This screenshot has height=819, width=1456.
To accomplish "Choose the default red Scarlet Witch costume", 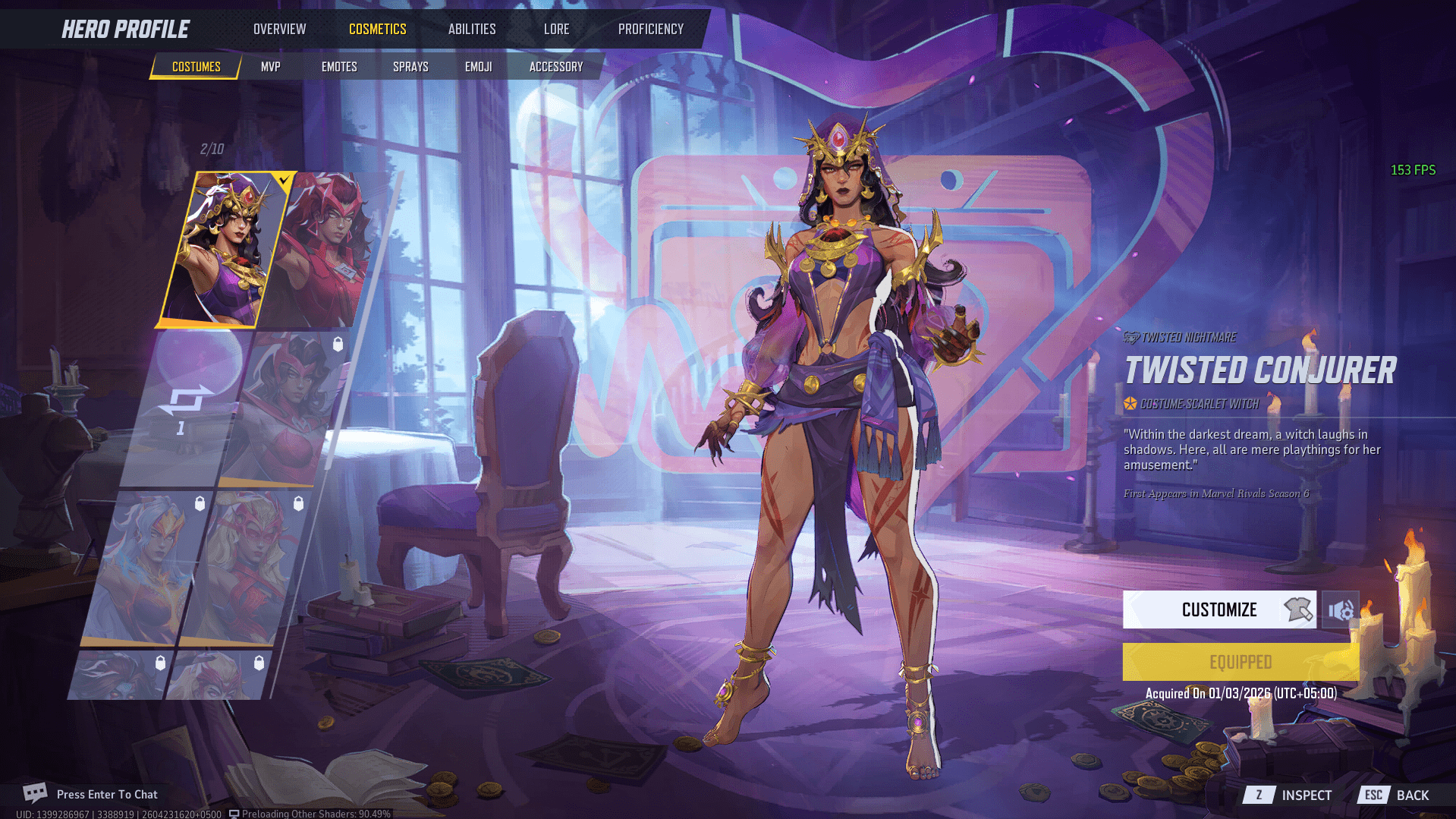I will coord(328,249).
